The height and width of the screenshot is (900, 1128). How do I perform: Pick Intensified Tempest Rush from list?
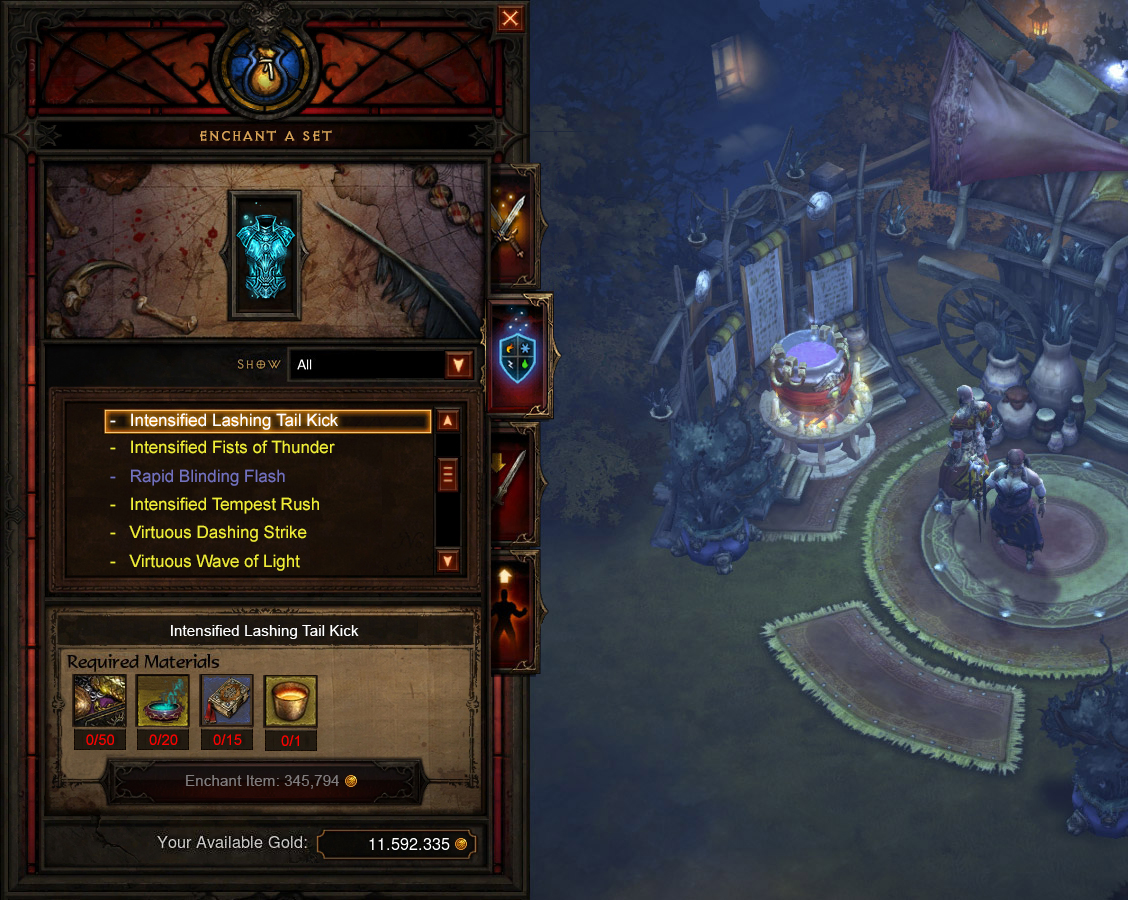[x=225, y=505]
